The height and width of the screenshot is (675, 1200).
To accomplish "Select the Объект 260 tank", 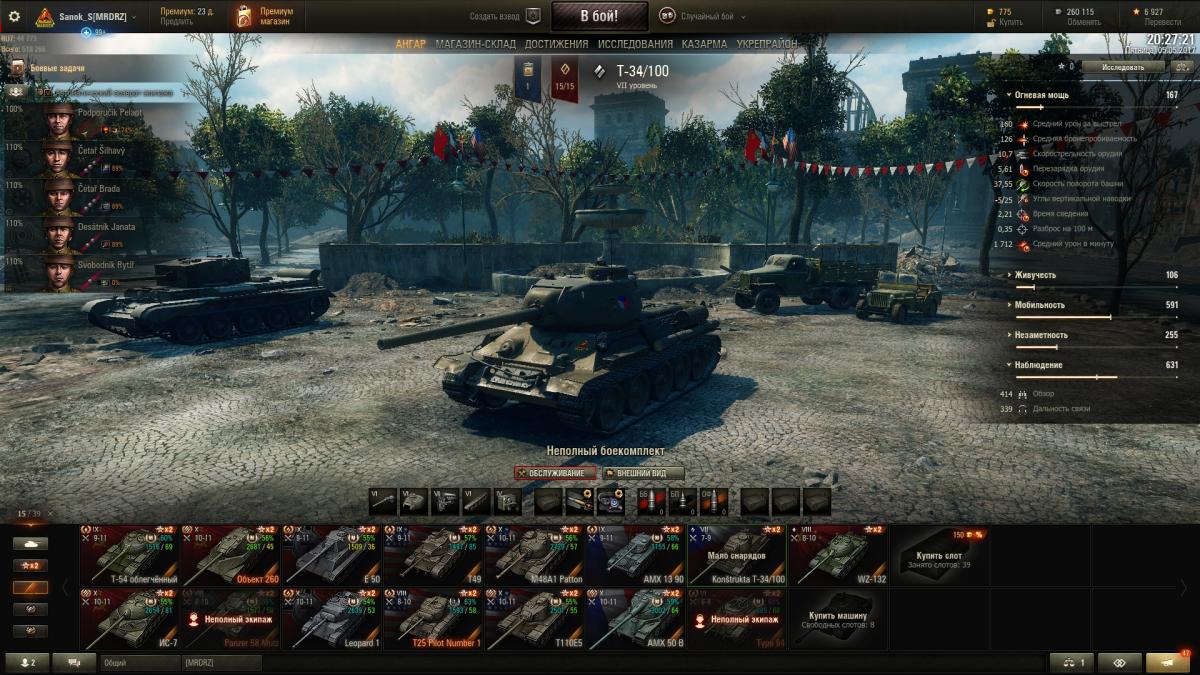I will tap(232, 555).
